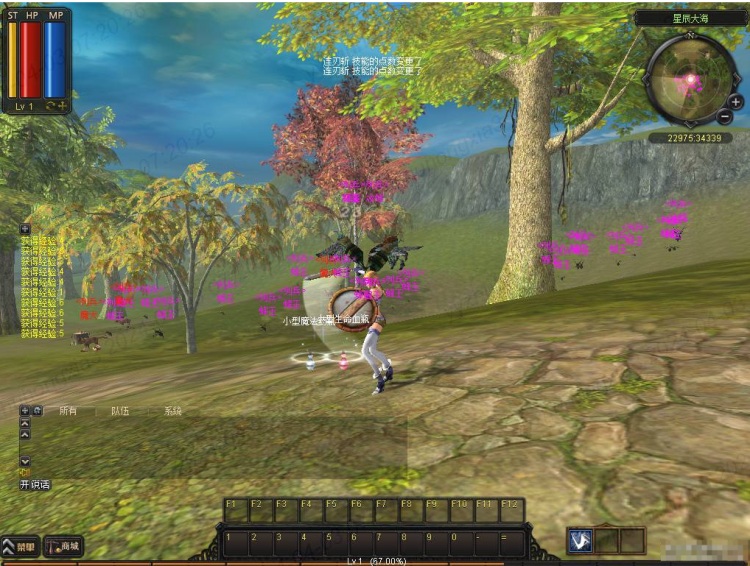Viewport: 750px width, 566px height.
Task: Activate the blue slash skill icon
Action: 580,541
